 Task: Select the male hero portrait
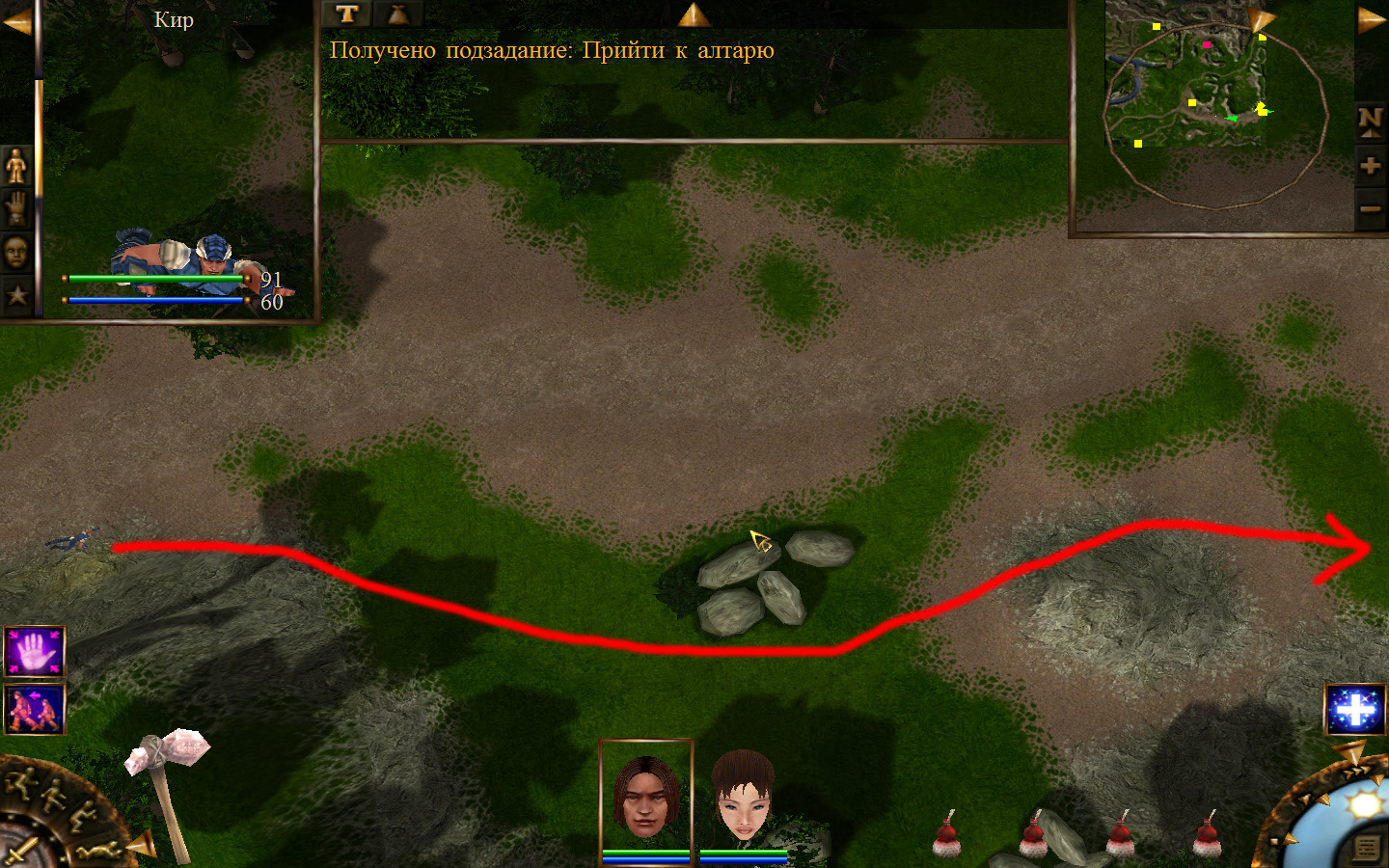646,797
